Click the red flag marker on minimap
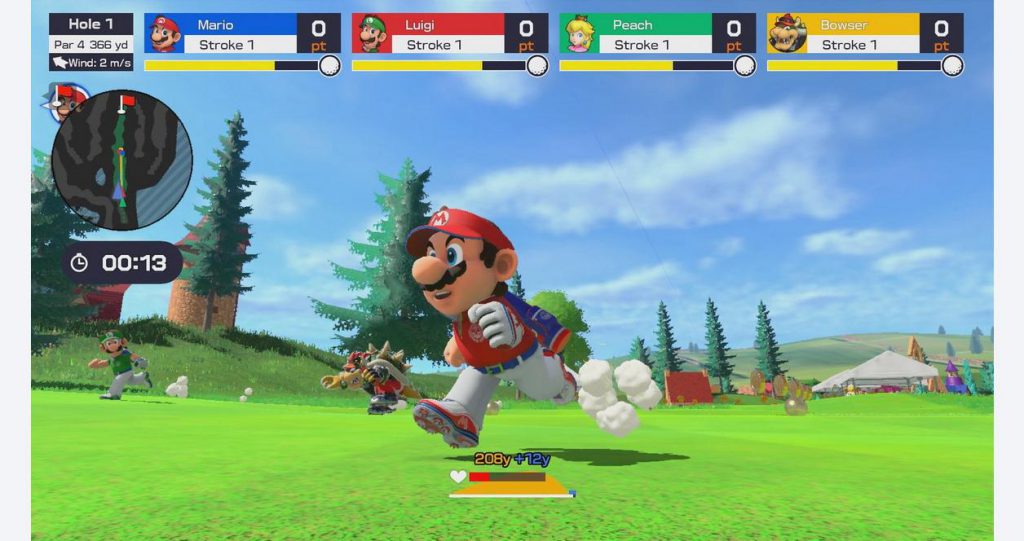 (x=123, y=102)
